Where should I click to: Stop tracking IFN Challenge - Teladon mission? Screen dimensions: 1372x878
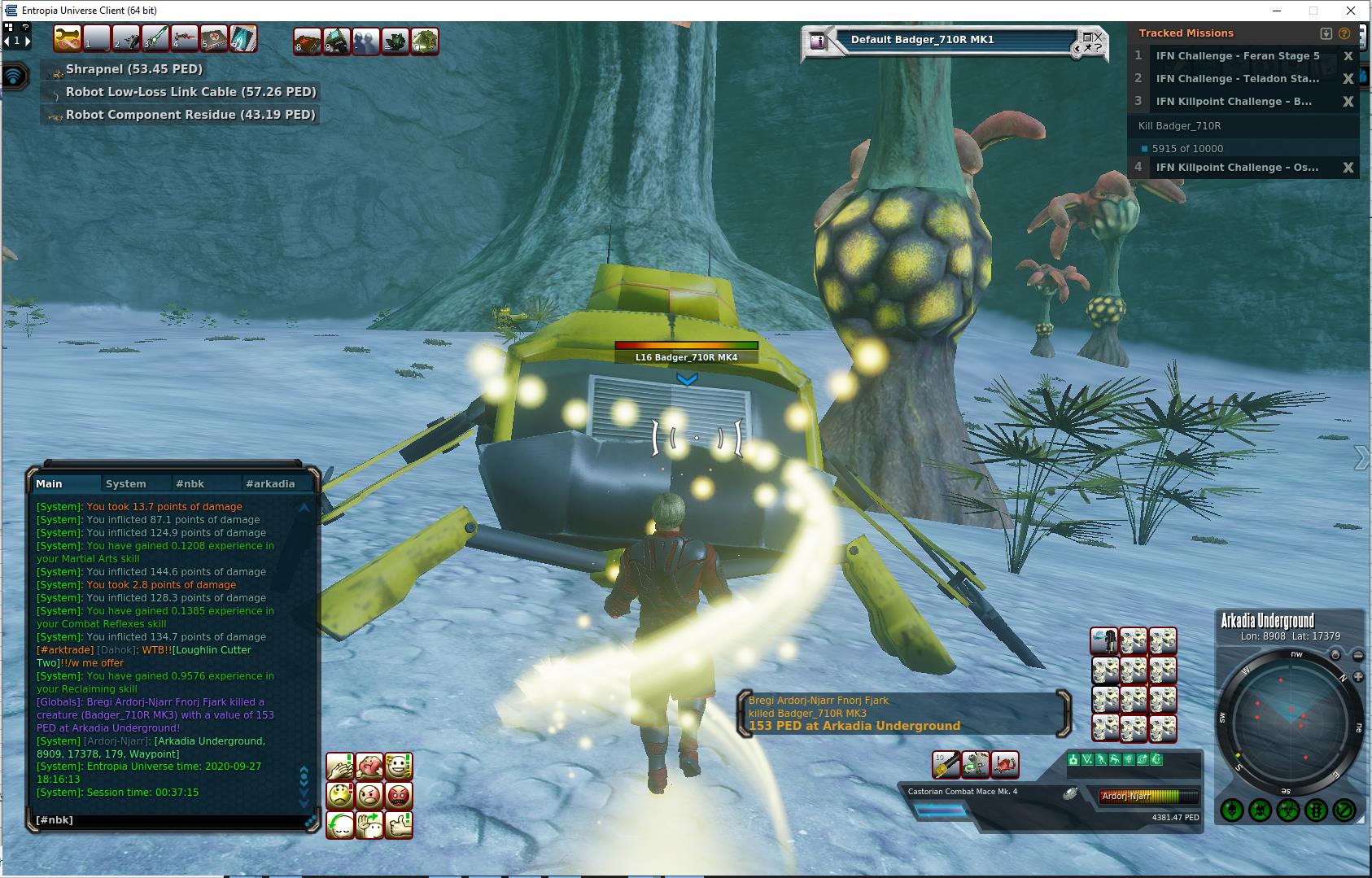(x=1348, y=79)
